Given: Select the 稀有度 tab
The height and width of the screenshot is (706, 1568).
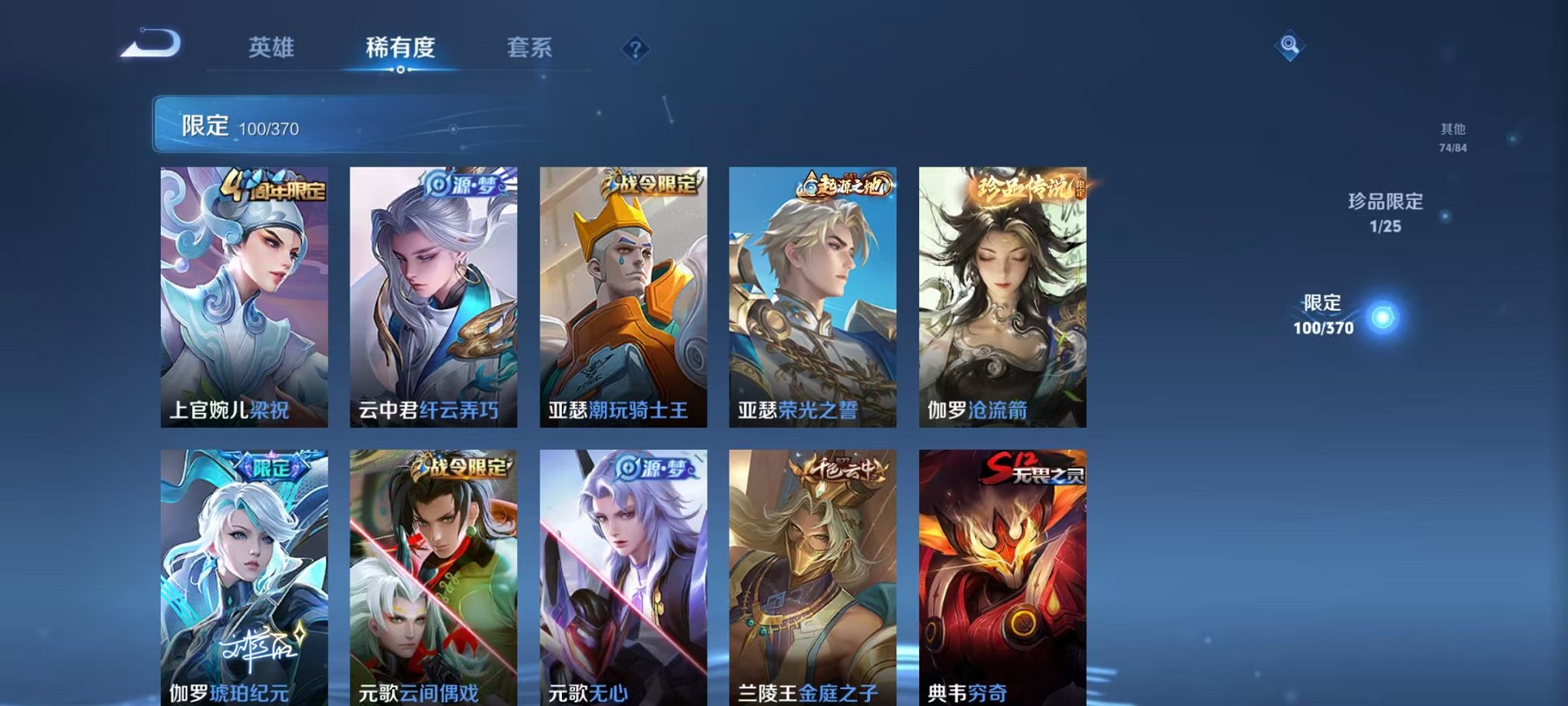Looking at the screenshot, I should [400, 48].
